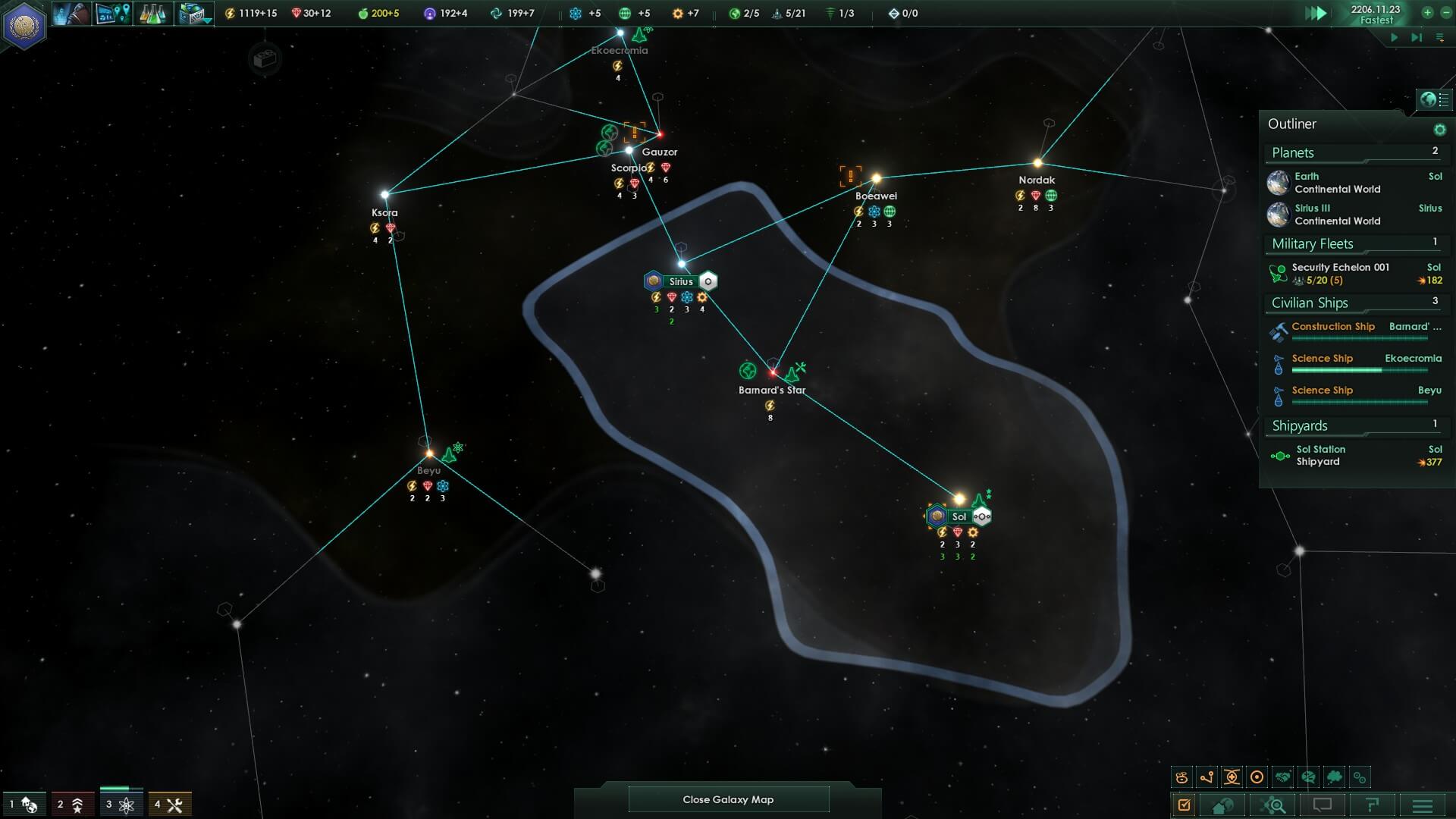Select control group 3 with atom icon
The height and width of the screenshot is (819, 1456).
pyautogui.click(x=120, y=805)
